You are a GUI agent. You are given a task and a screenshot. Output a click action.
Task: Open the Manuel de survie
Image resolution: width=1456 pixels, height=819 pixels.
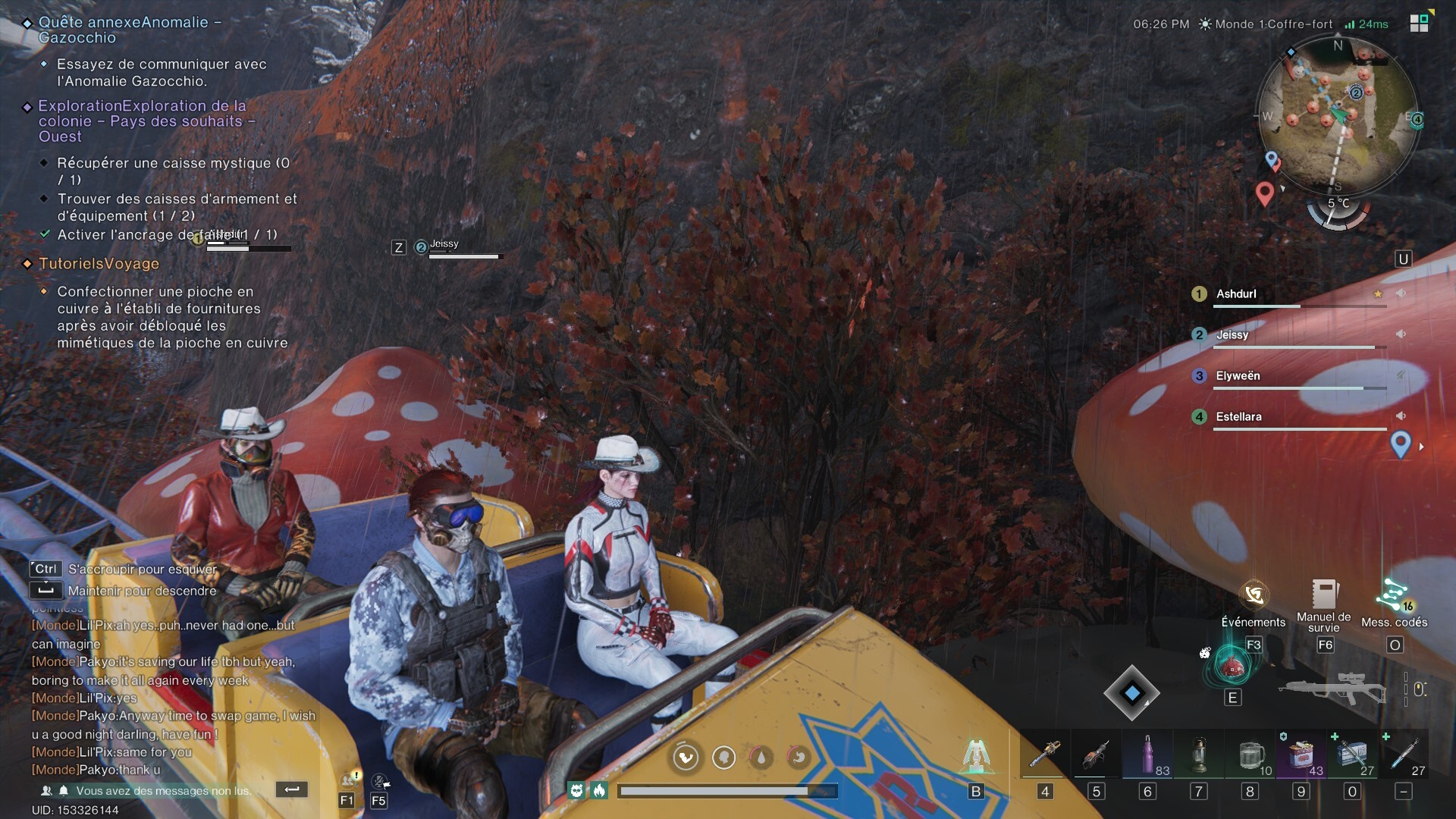coord(1324,596)
